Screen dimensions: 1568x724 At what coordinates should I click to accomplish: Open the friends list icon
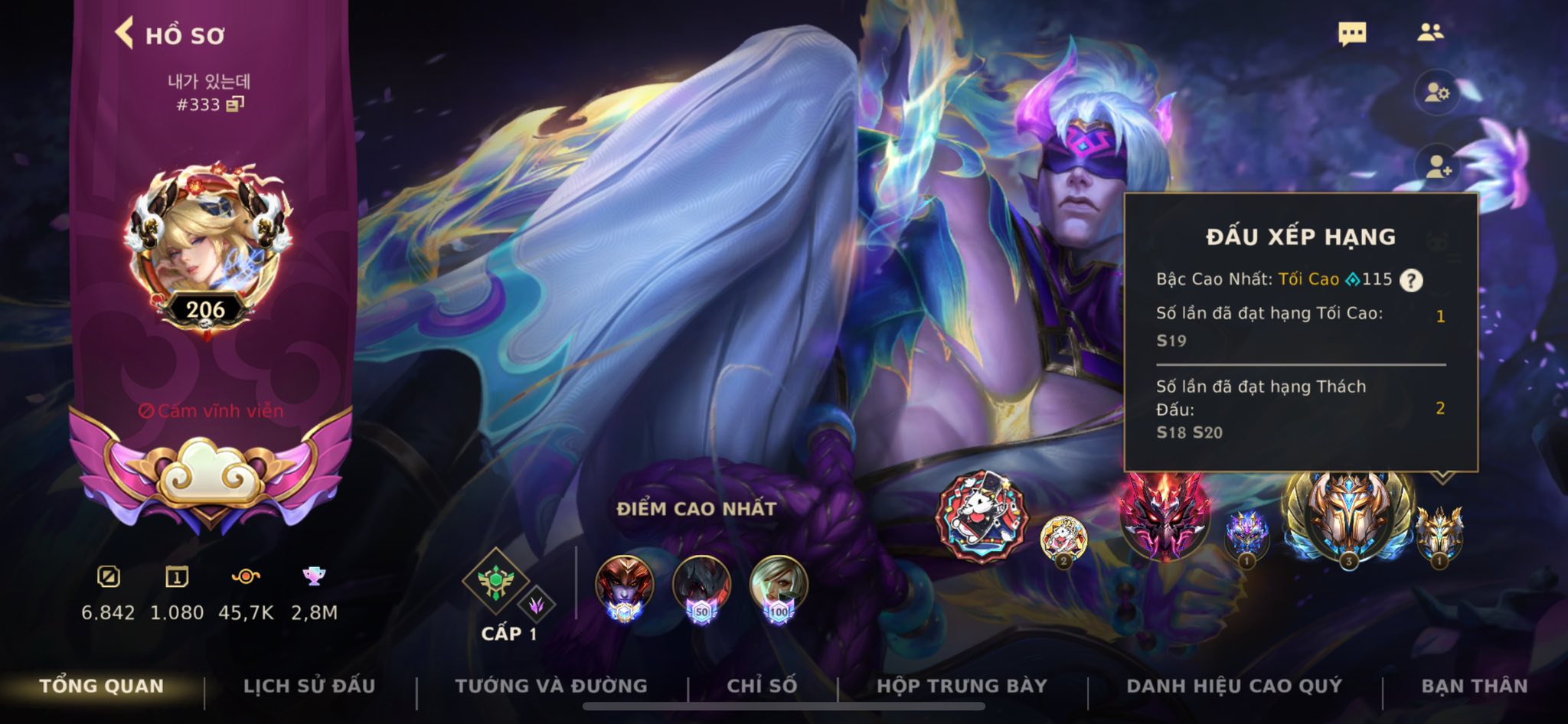click(x=1429, y=32)
